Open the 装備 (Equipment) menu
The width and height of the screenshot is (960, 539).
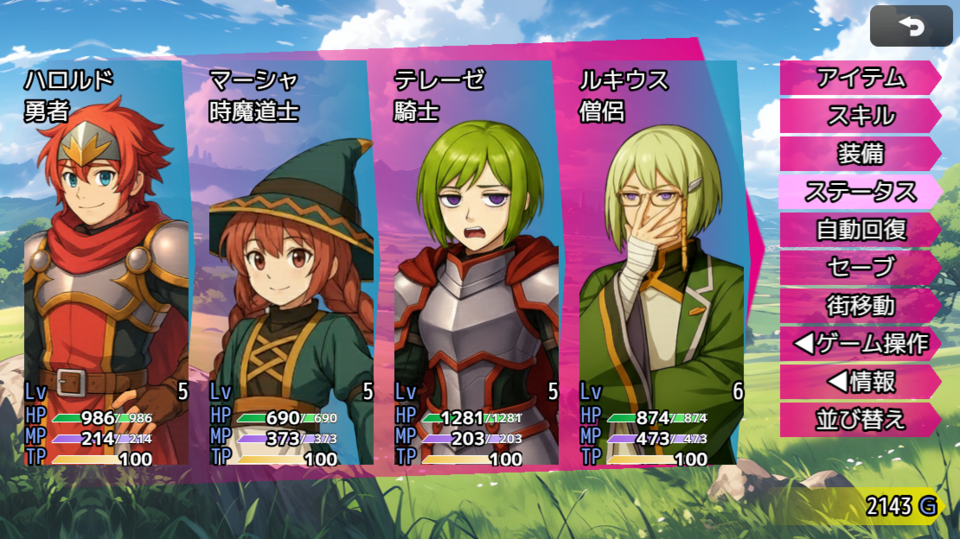pyautogui.click(x=860, y=153)
